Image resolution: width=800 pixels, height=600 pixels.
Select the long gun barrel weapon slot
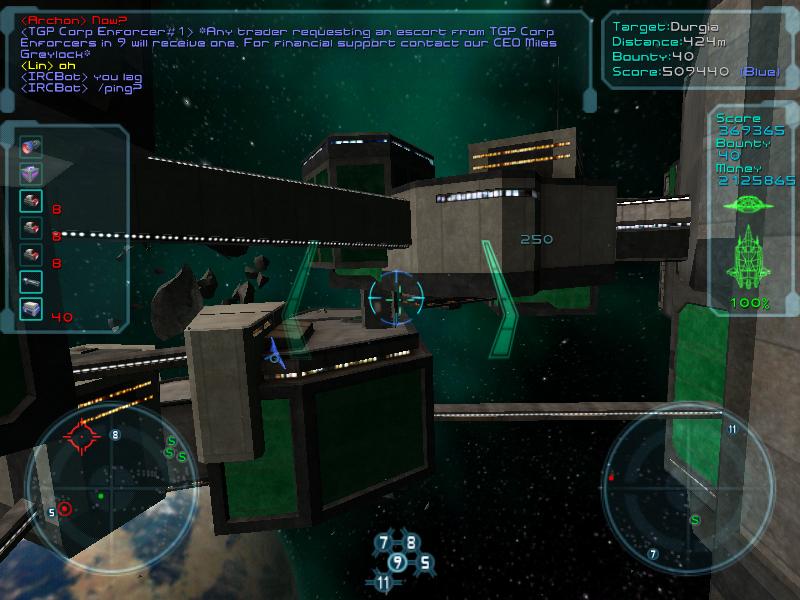pyautogui.click(x=31, y=282)
